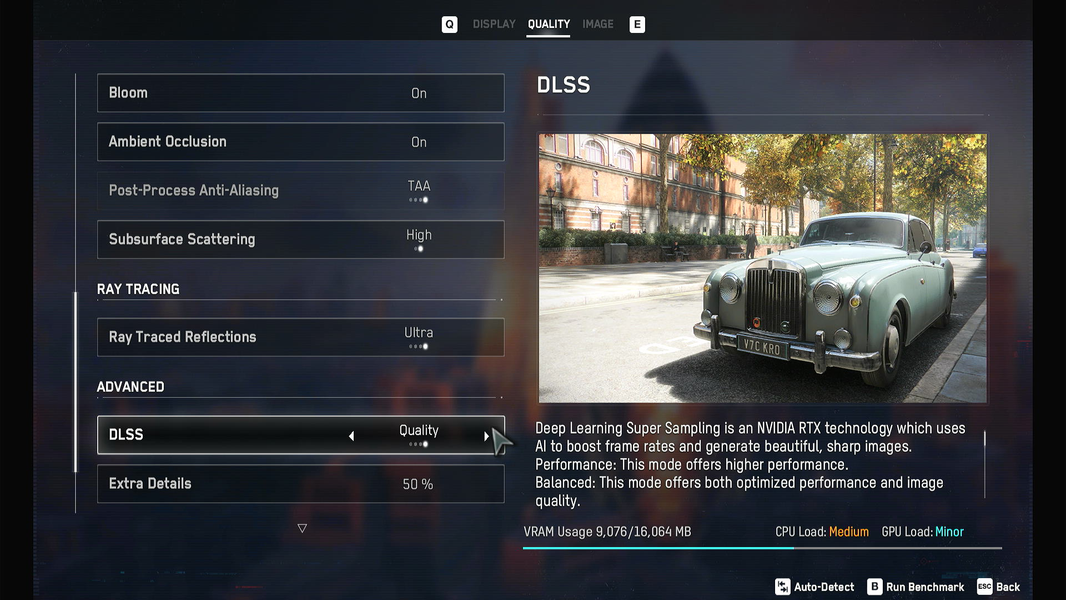This screenshot has height=600, width=1066.
Task: Click the DLSS right arrow
Action: tap(487, 436)
